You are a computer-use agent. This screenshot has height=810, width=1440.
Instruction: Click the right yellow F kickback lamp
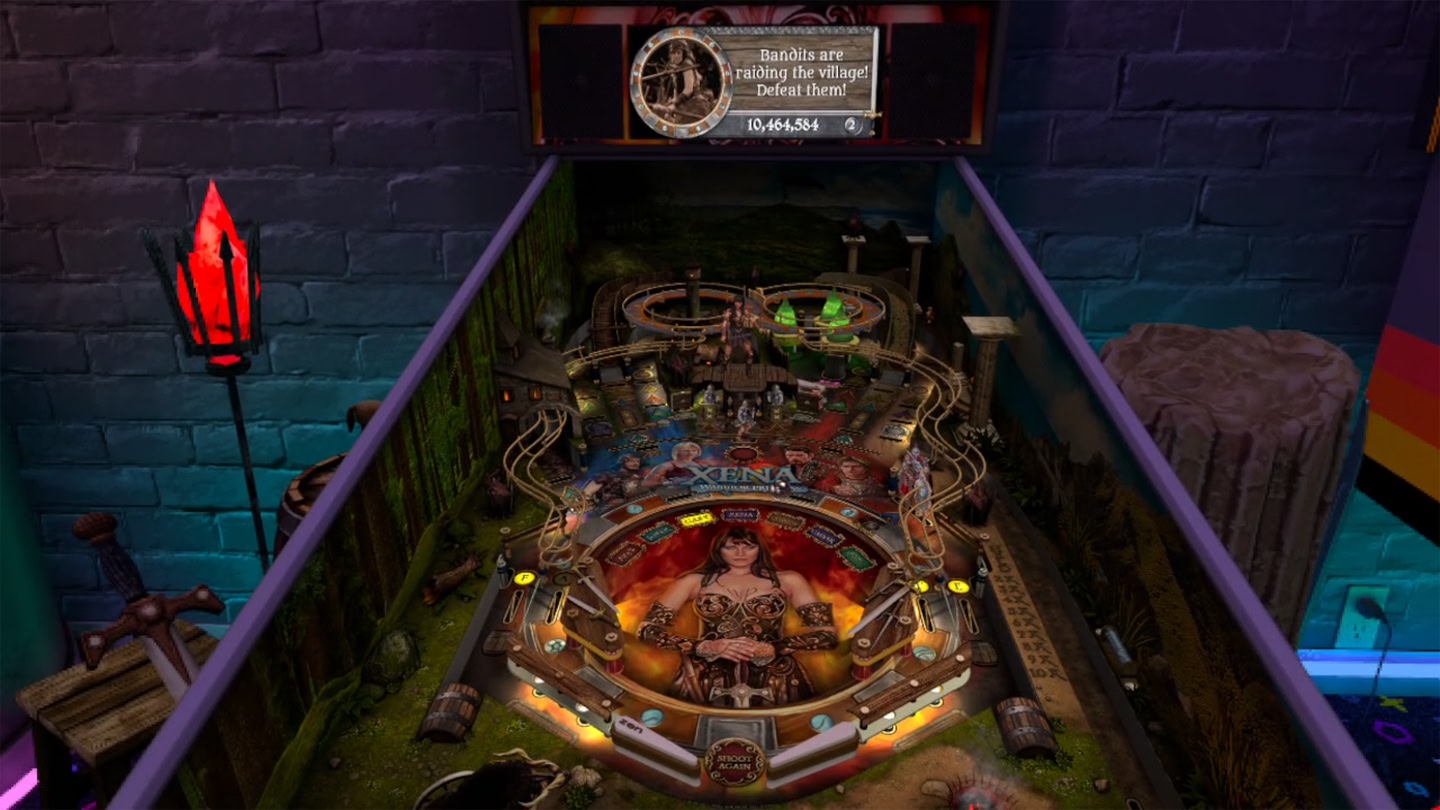pyautogui.click(x=957, y=587)
